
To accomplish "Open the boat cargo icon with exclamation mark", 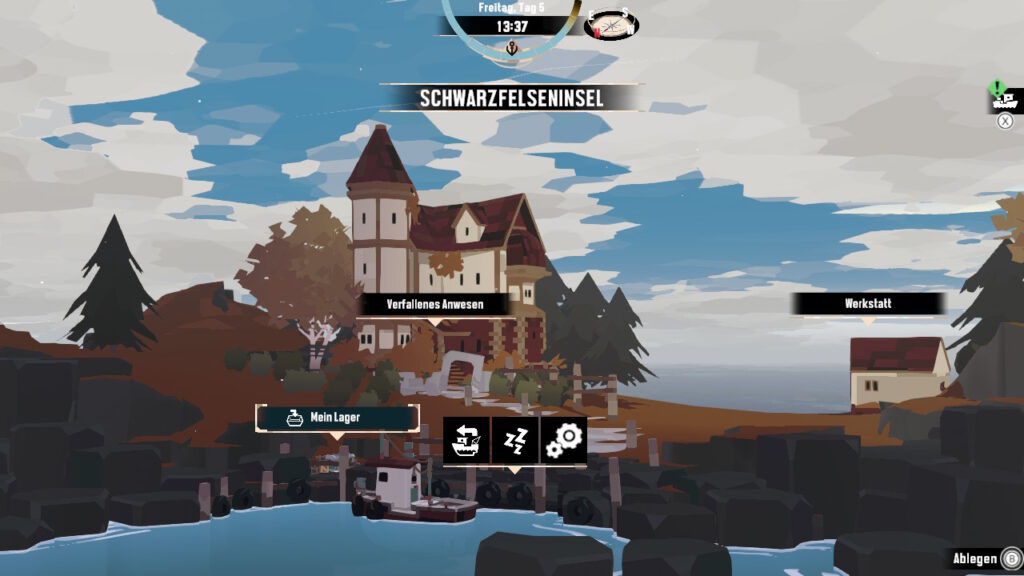I will (1004, 98).
